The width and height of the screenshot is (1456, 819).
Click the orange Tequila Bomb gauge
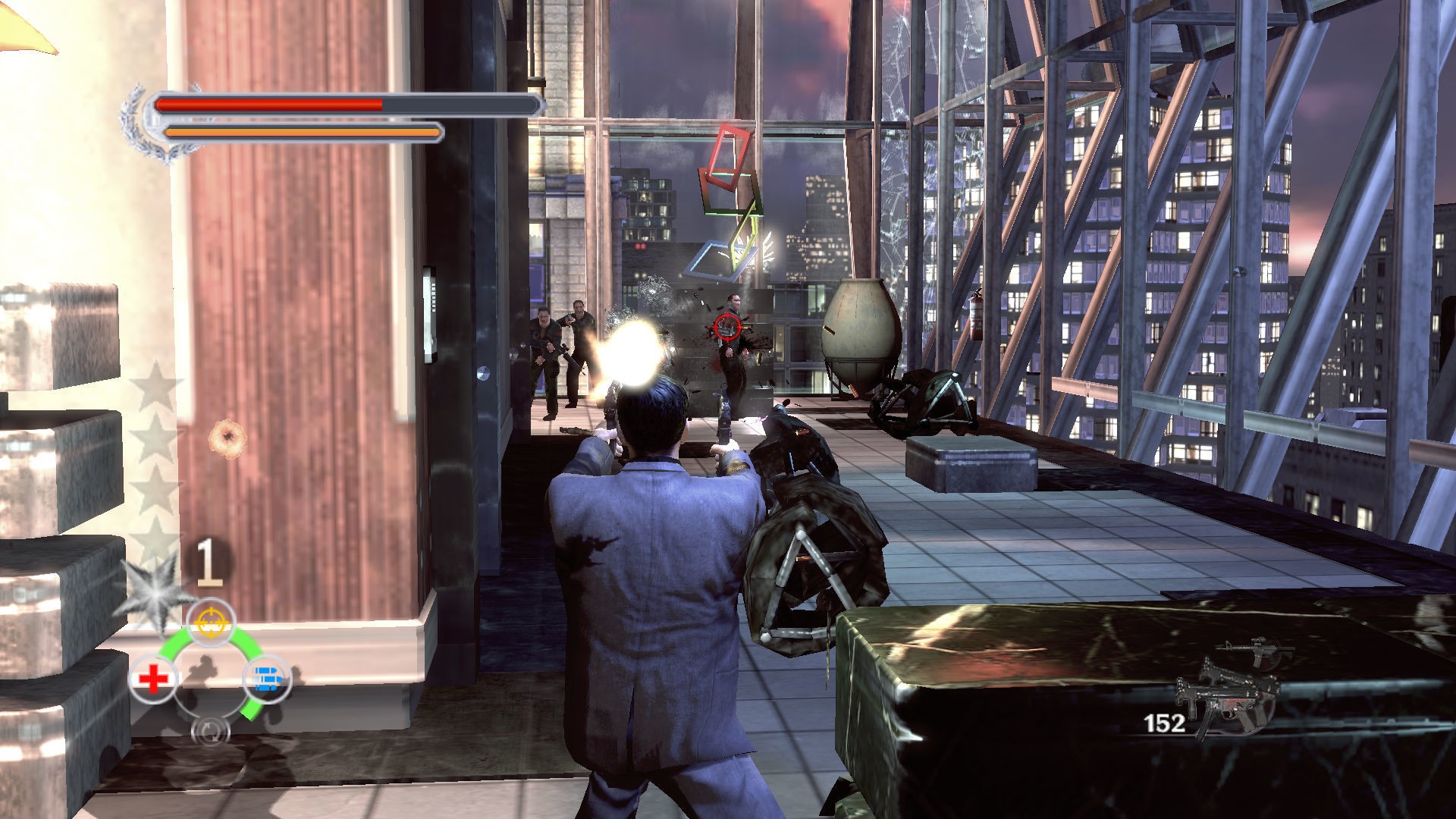[x=303, y=130]
